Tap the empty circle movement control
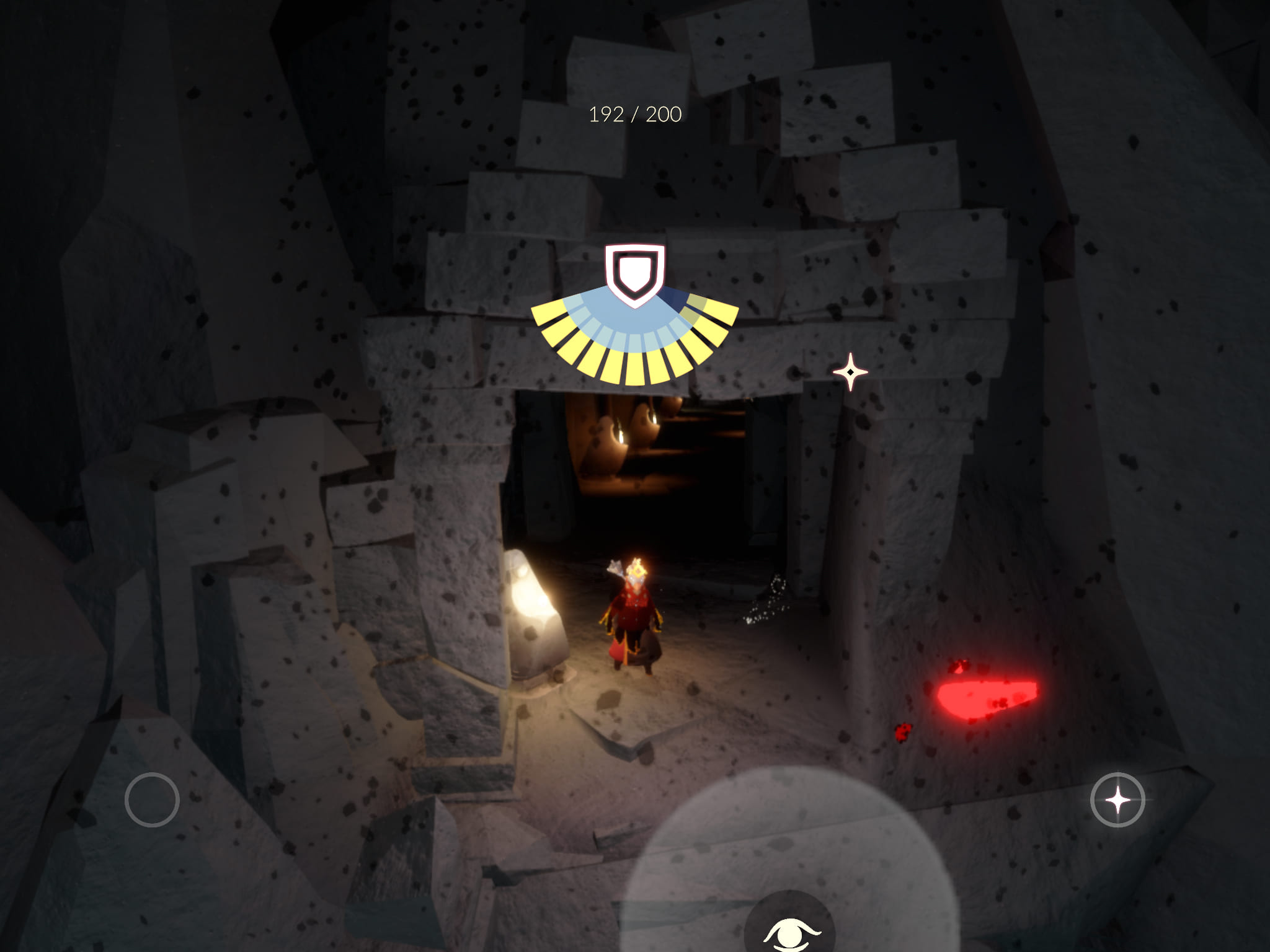The height and width of the screenshot is (952, 1270). 152,800
